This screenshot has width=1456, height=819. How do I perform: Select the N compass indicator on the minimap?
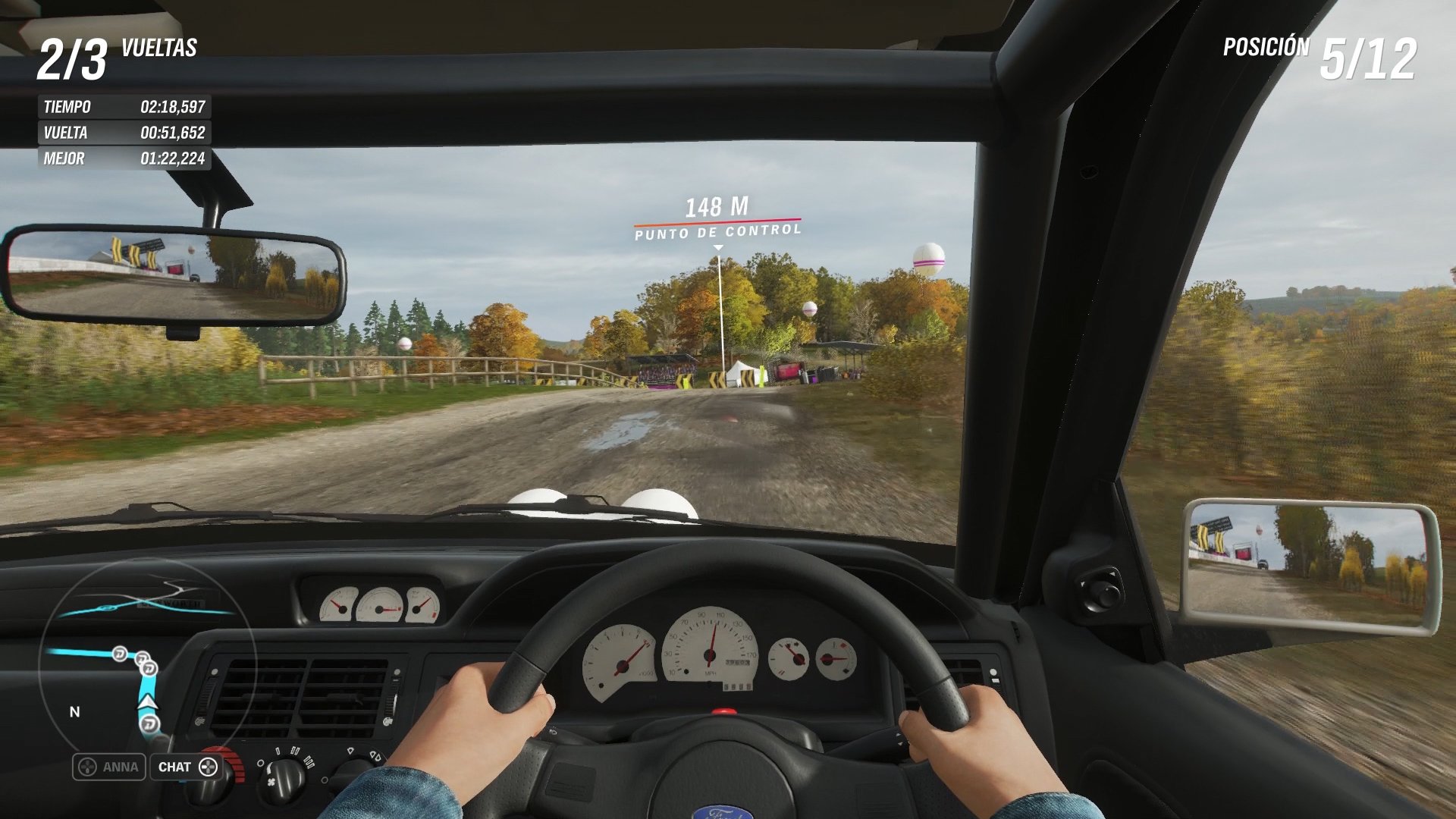pyautogui.click(x=73, y=711)
